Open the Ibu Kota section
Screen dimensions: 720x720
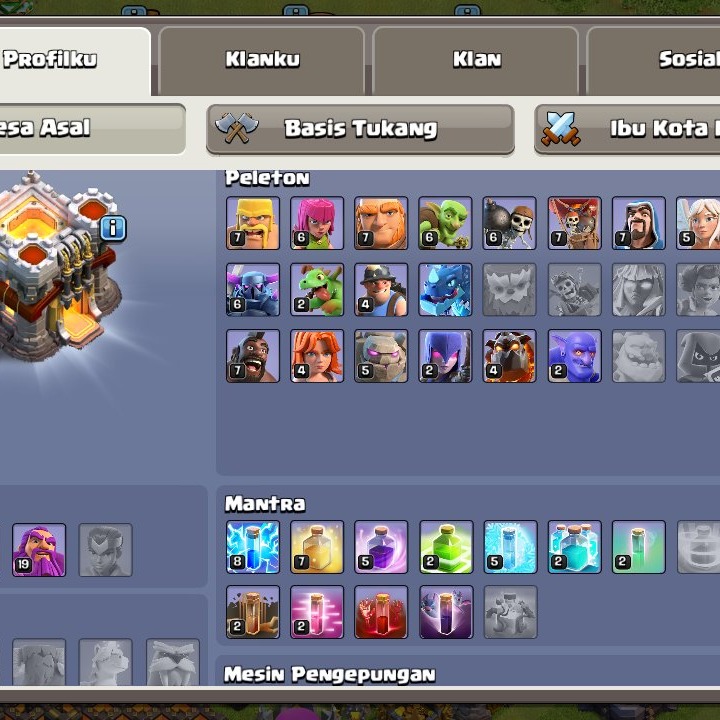pyautogui.click(x=628, y=129)
